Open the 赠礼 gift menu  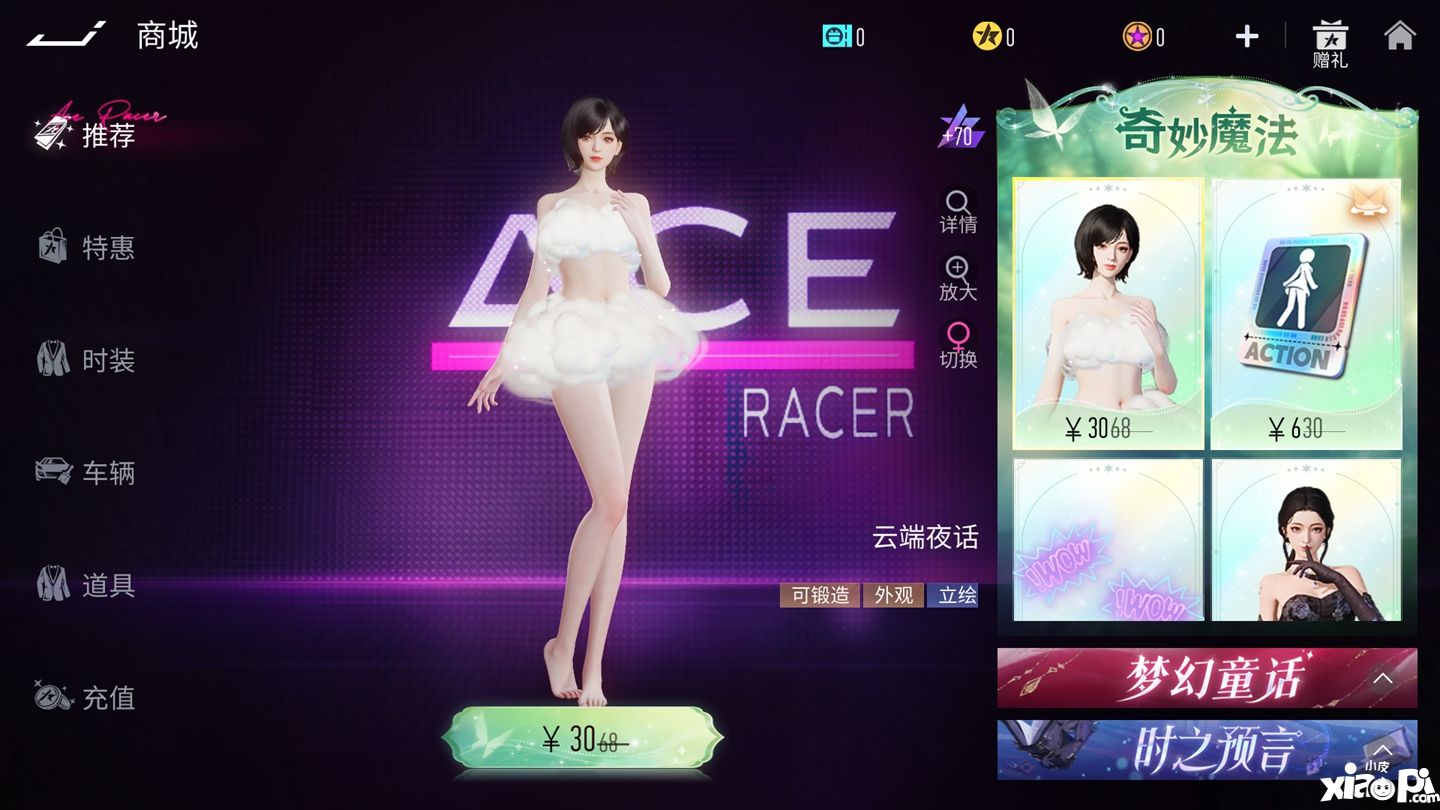point(1330,45)
